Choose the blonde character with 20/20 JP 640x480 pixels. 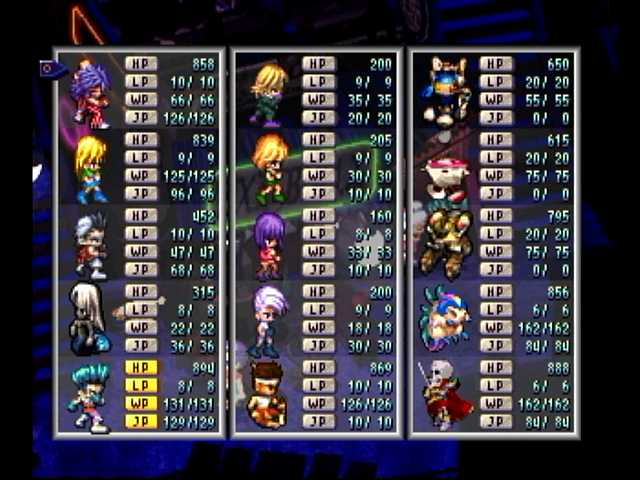click(269, 92)
